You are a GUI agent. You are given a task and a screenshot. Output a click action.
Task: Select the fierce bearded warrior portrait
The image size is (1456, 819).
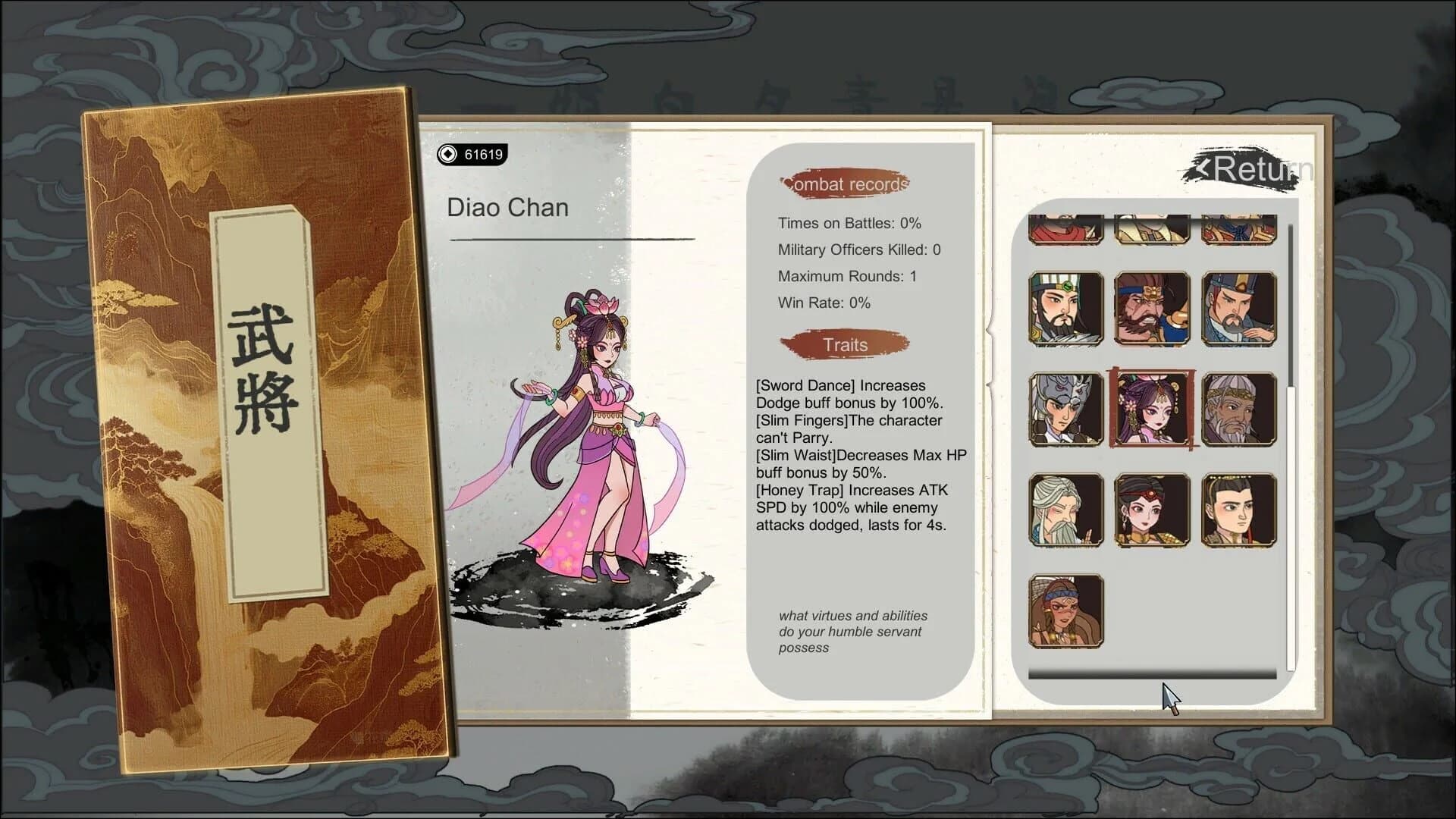click(x=1151, y=309)
